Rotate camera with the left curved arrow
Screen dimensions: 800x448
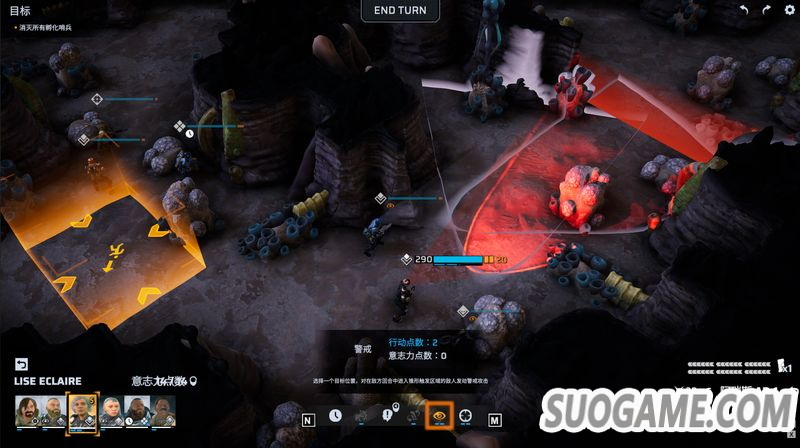pos(743,10)
